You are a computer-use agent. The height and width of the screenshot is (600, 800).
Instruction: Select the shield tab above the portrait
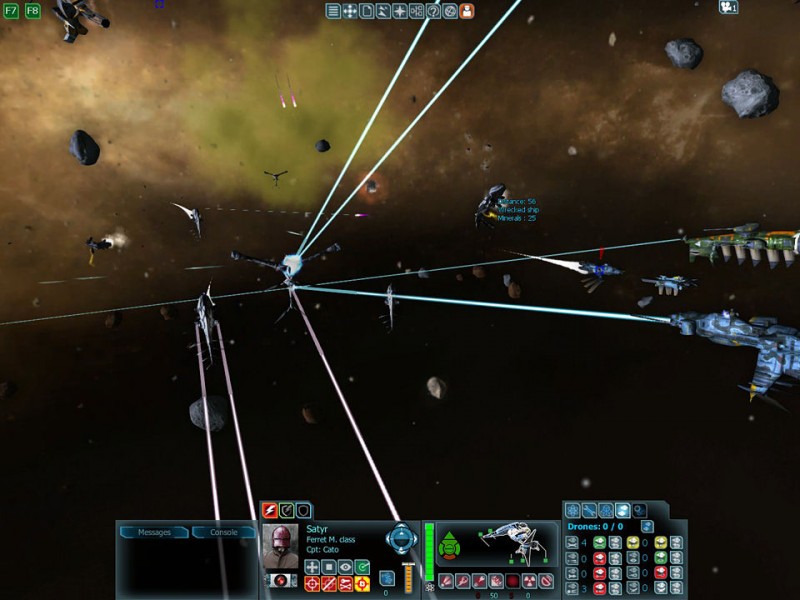pyautogui.click(x=303, y=511)
